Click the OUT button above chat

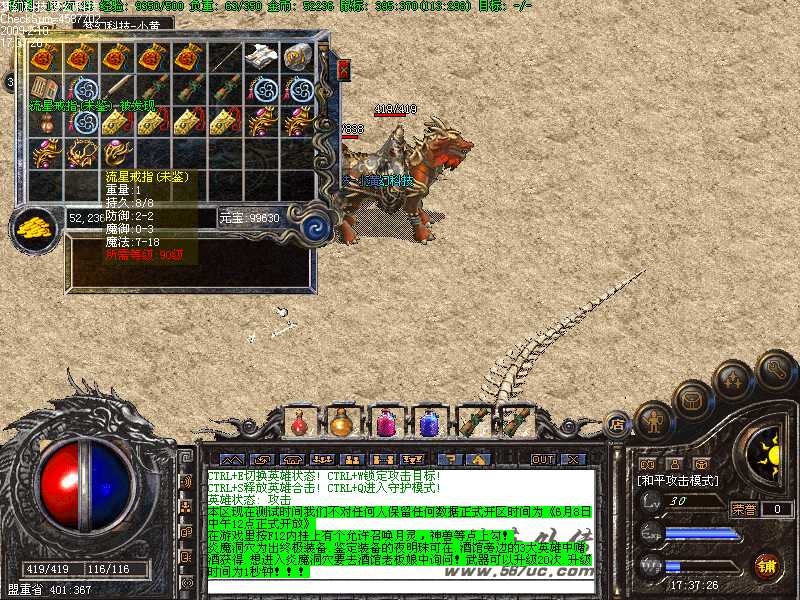[542, 460]
